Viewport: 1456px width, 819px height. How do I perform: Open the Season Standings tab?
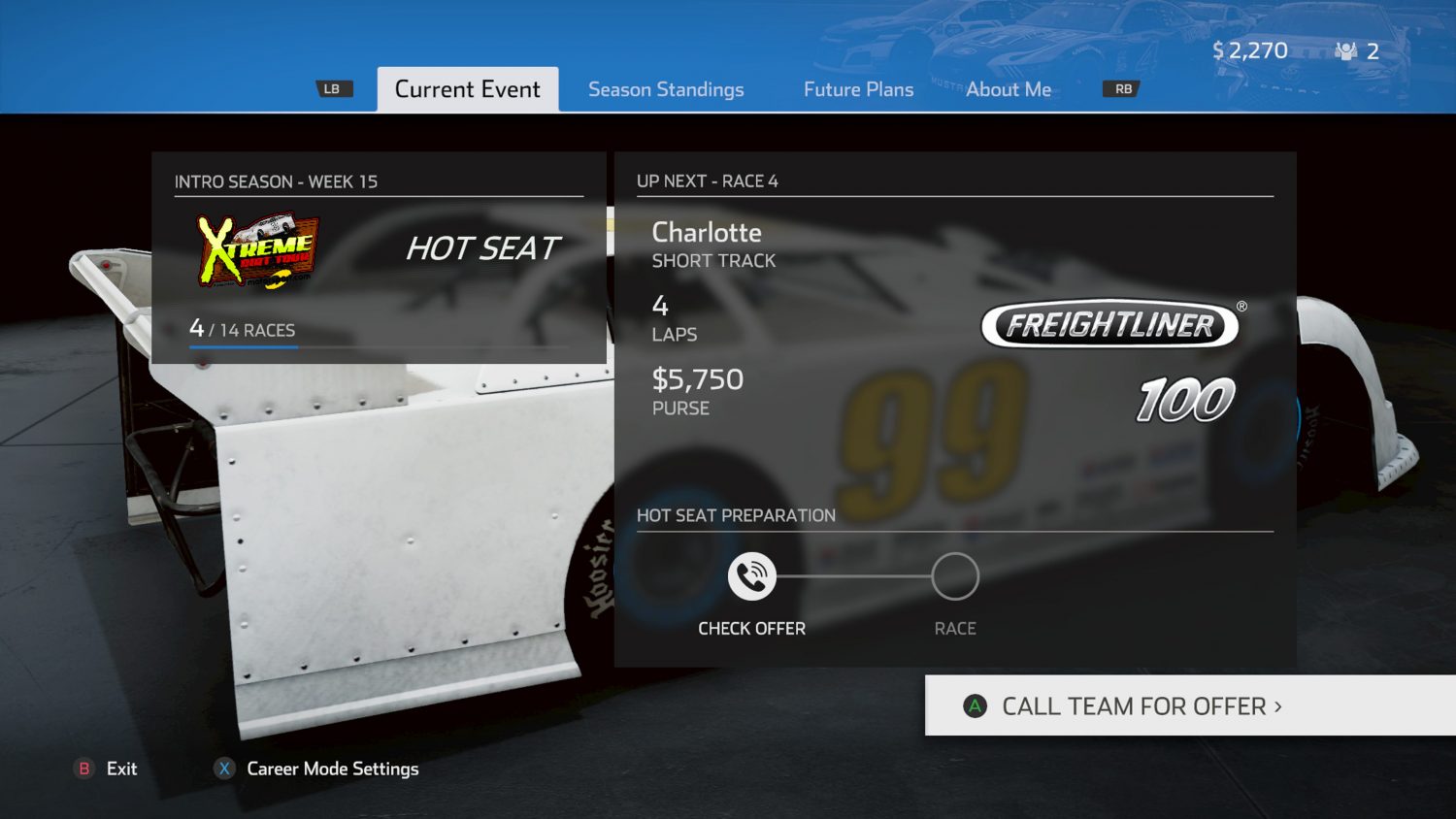point(666,89)
